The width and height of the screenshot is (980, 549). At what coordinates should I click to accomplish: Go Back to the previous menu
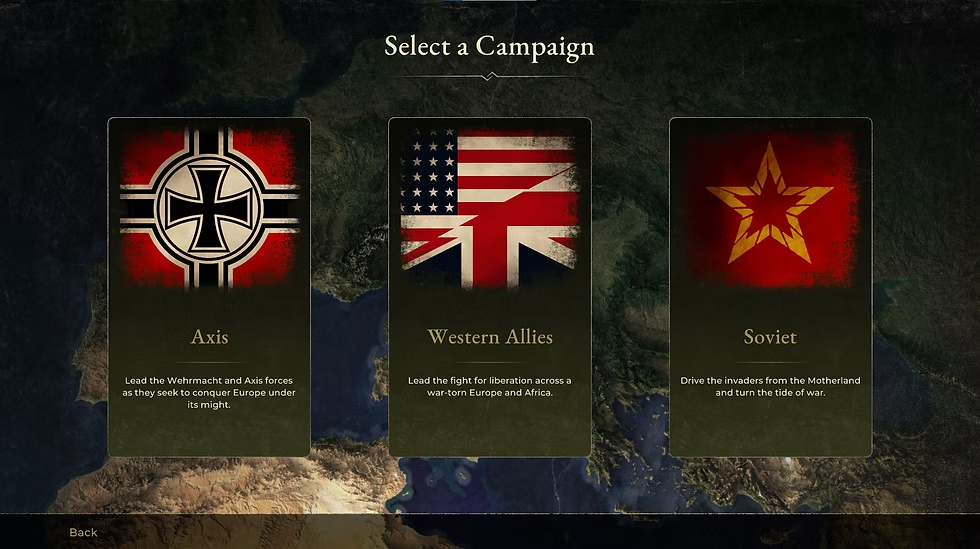tap(84, 532)
